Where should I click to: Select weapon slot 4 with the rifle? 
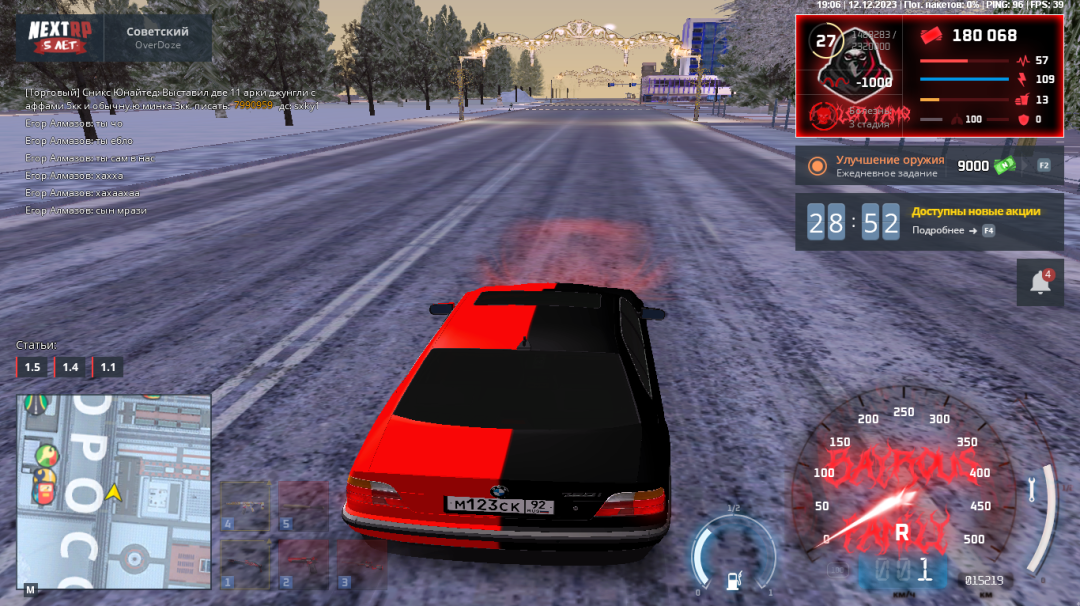245,507
